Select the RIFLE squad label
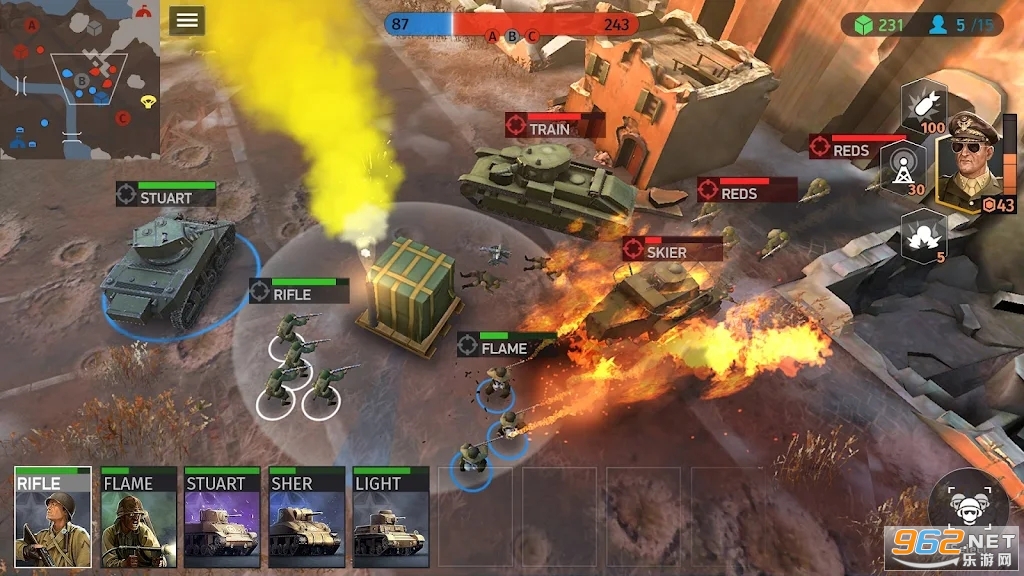The width and height of the screenshot is (1024, 576). coord(299,292)
